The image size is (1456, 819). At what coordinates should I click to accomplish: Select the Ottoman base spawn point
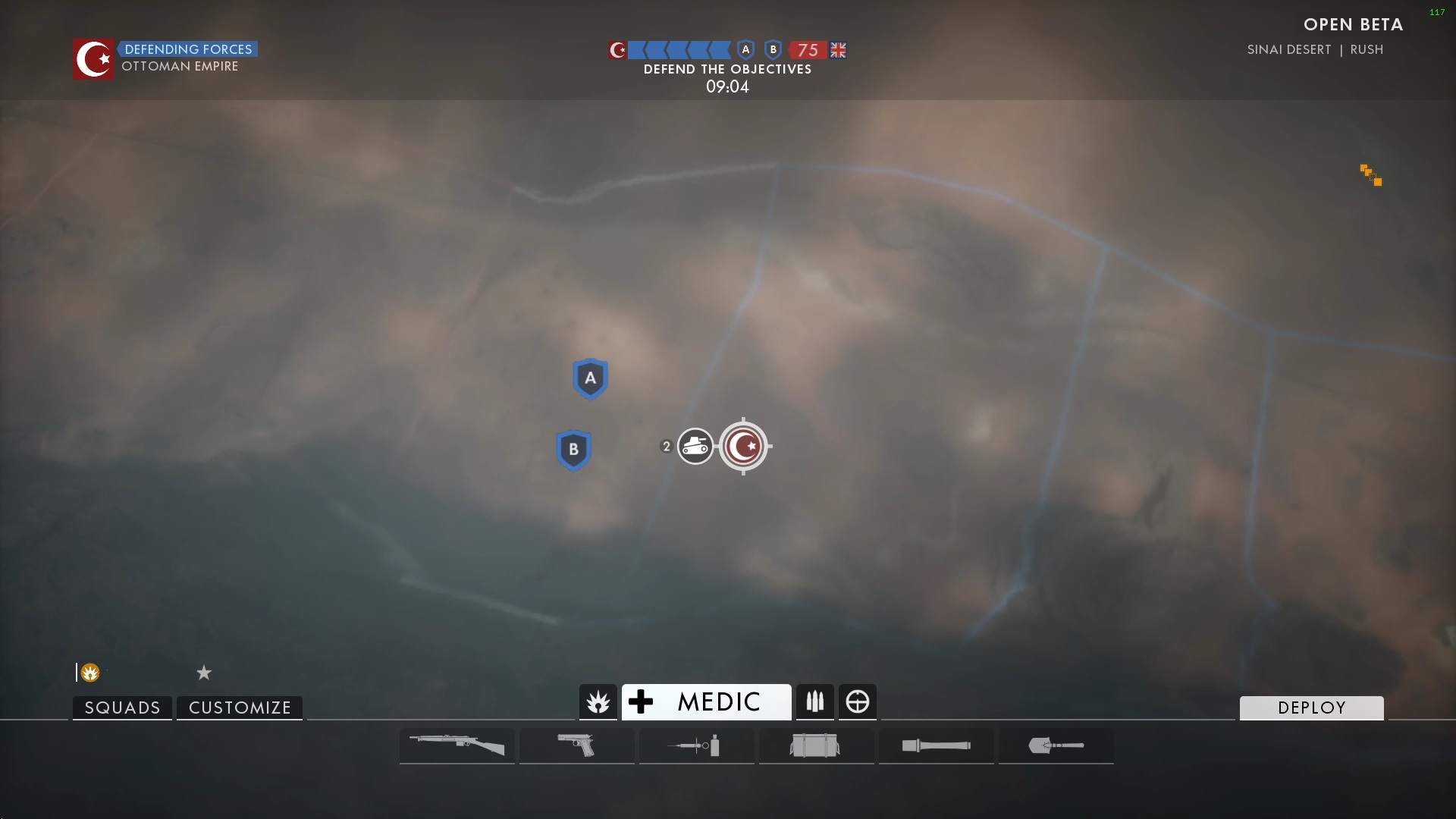pos(744,447)
